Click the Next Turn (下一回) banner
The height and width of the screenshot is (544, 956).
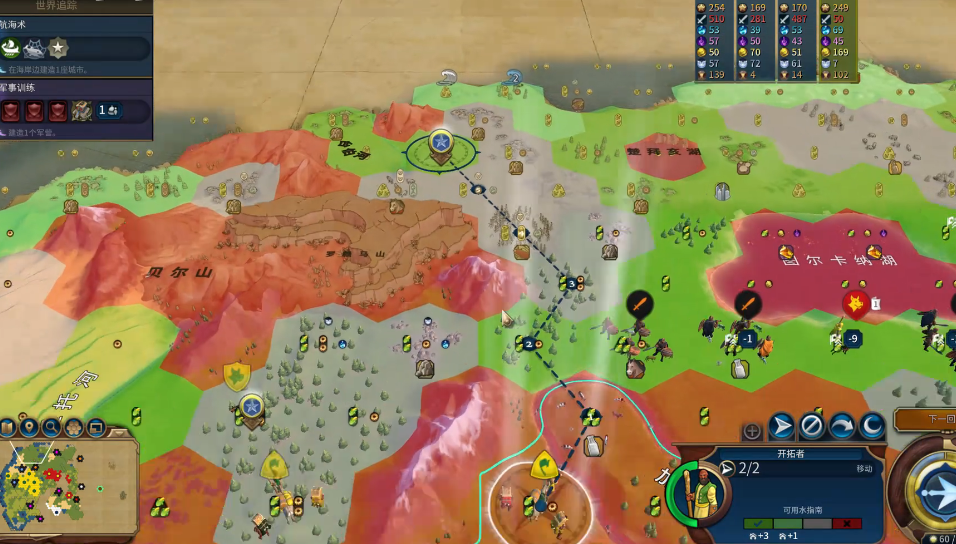pos(925,419)
